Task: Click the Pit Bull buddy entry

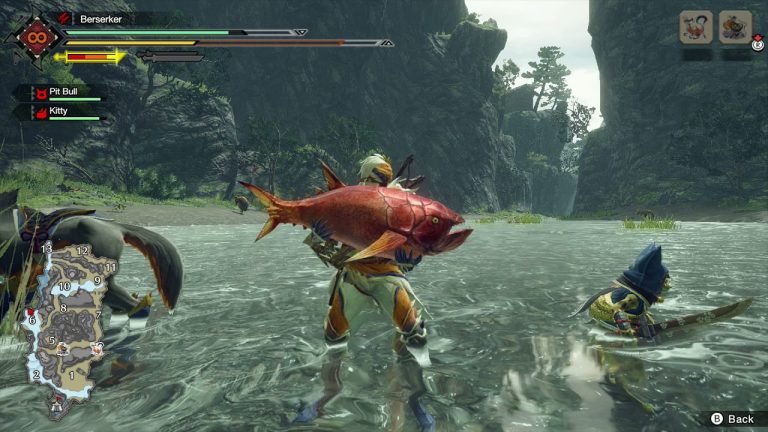Action: click(60, 91)
